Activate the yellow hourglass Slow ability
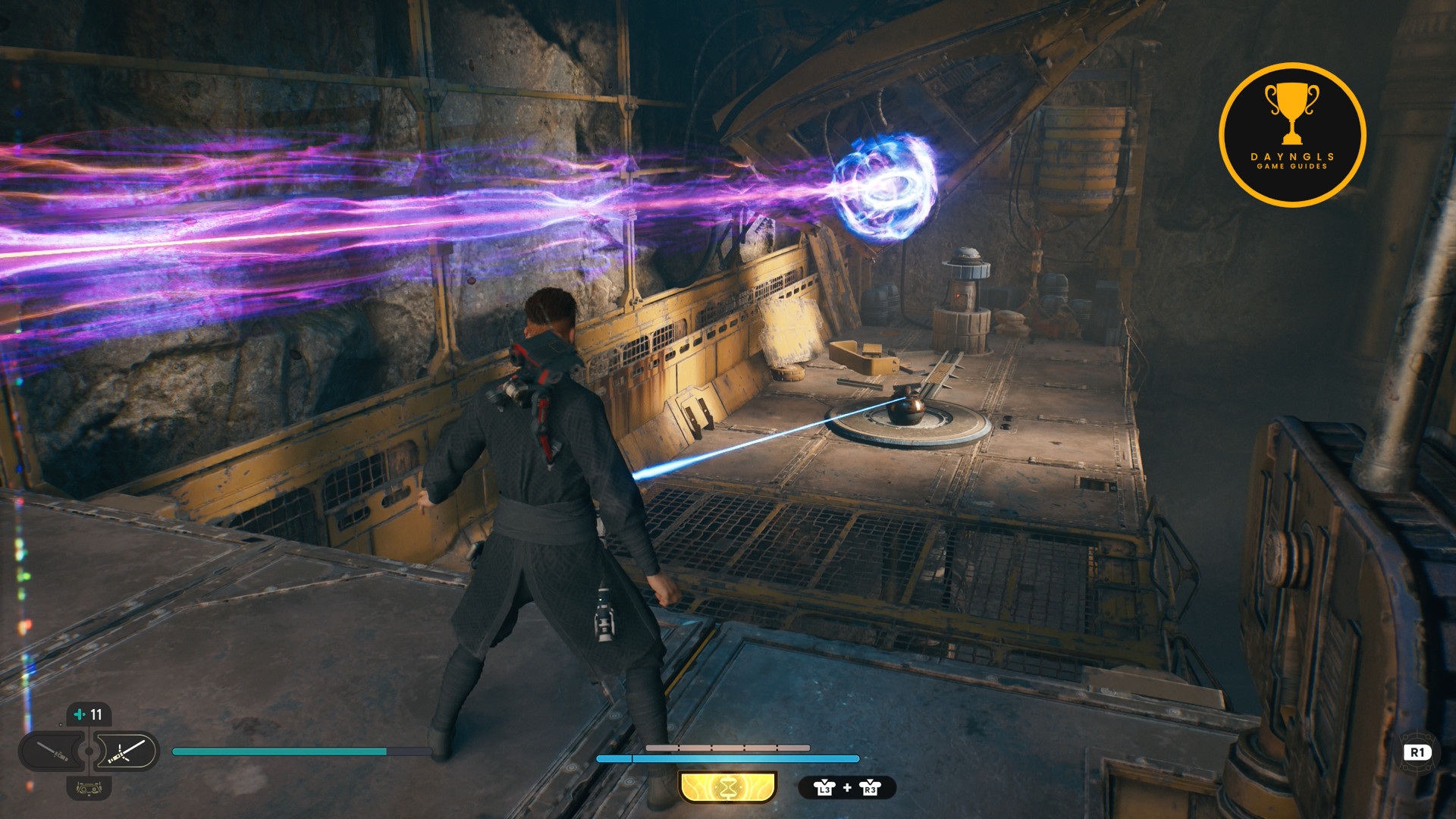Viewport: 1456px width, 819px height. tap(728, 787)
